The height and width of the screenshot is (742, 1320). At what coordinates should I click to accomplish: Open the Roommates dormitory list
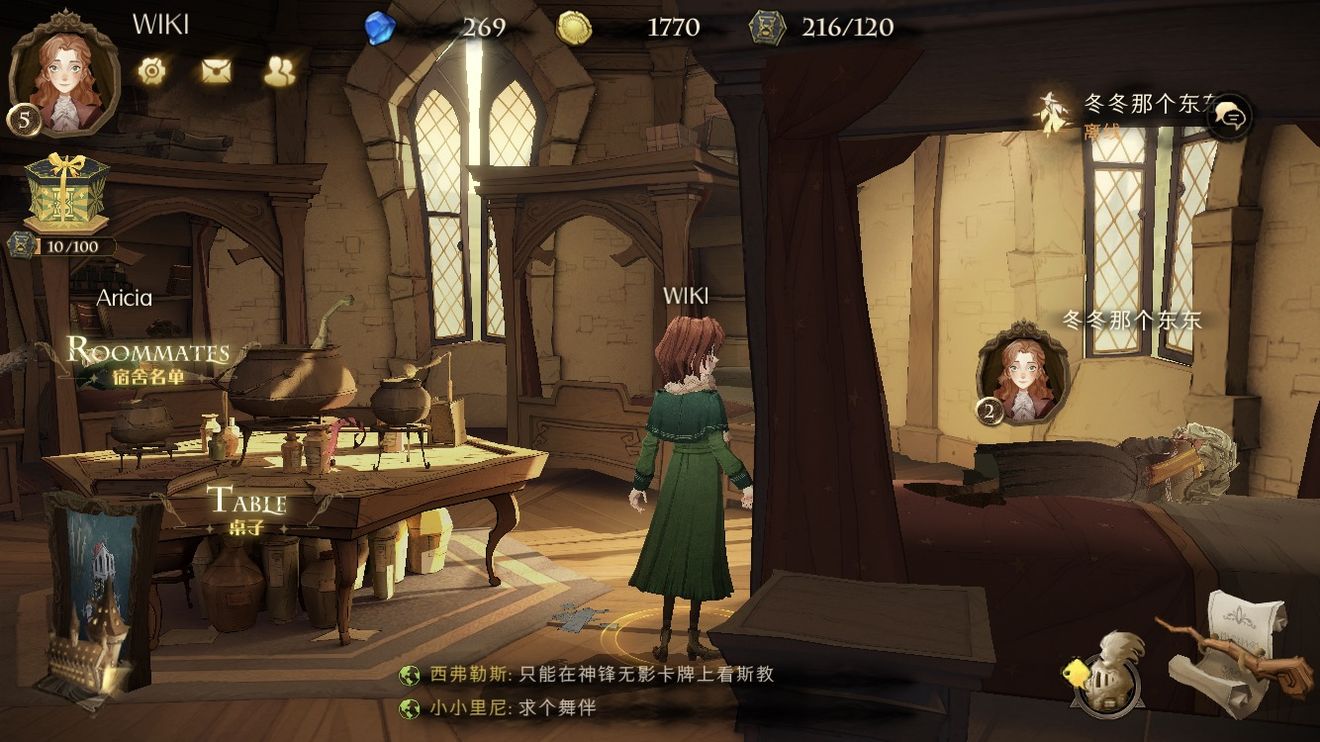[148, 360]
